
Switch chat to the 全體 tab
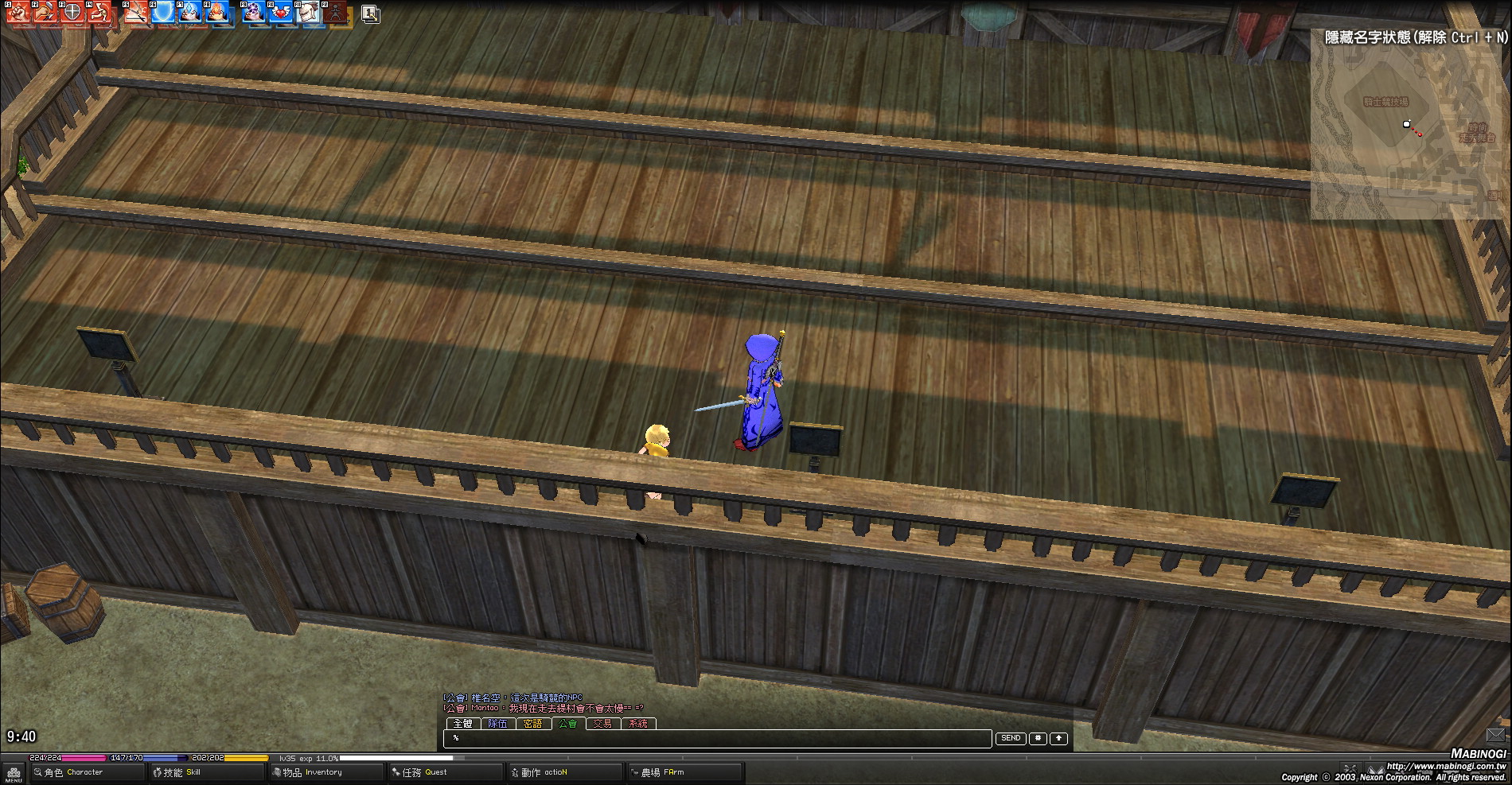[462, 724]
